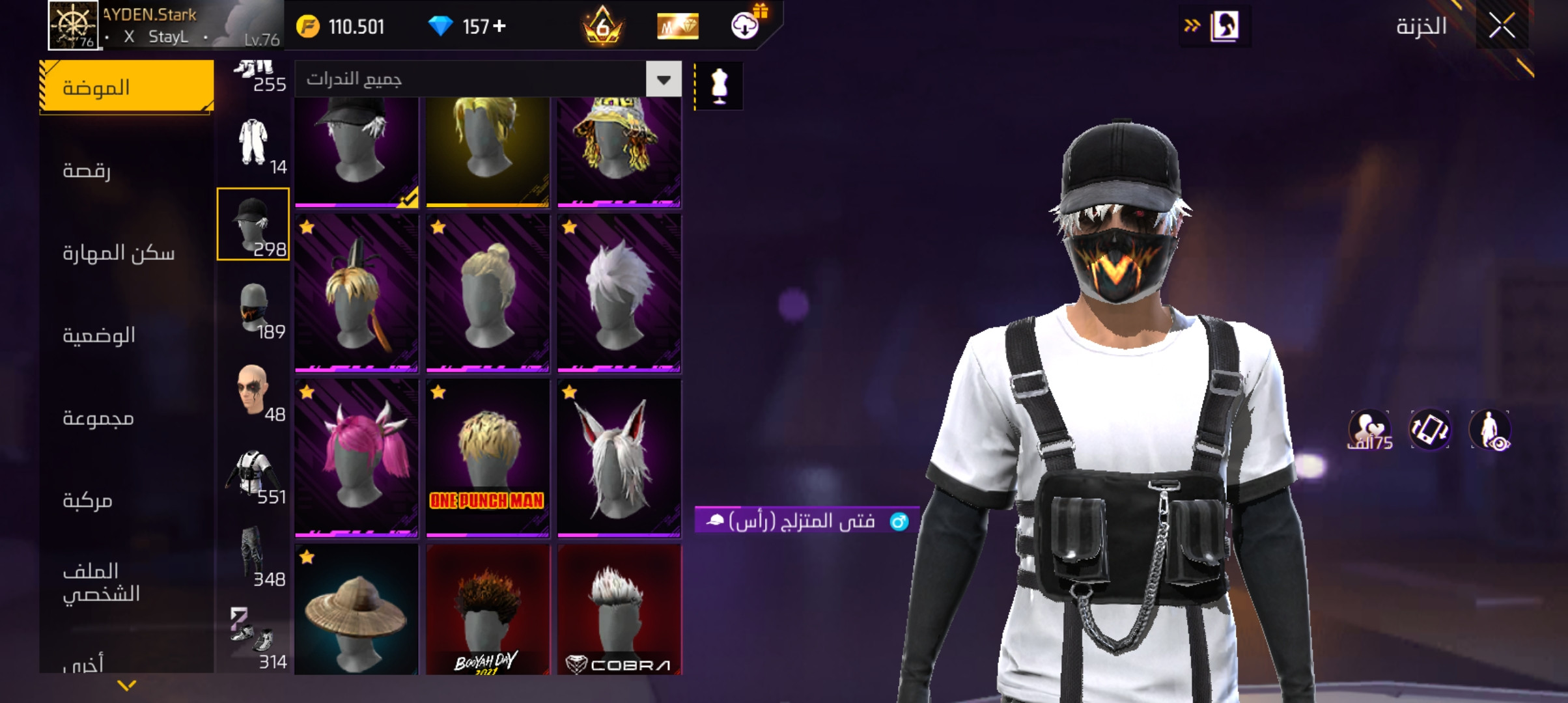Open the جميع الندرات rarity dropdown
The height and width of the screenshot is (703, 1568).
point(482,78)
